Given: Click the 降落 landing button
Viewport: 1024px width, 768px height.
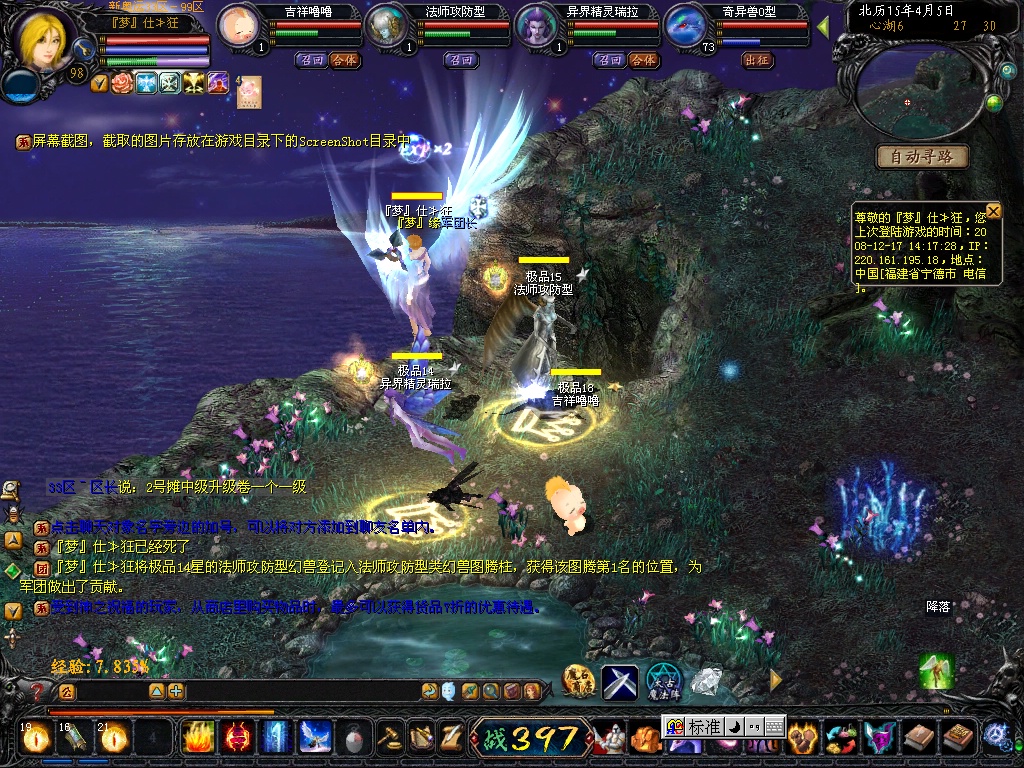Looking at the screenshot, I should tap(937, 606).
